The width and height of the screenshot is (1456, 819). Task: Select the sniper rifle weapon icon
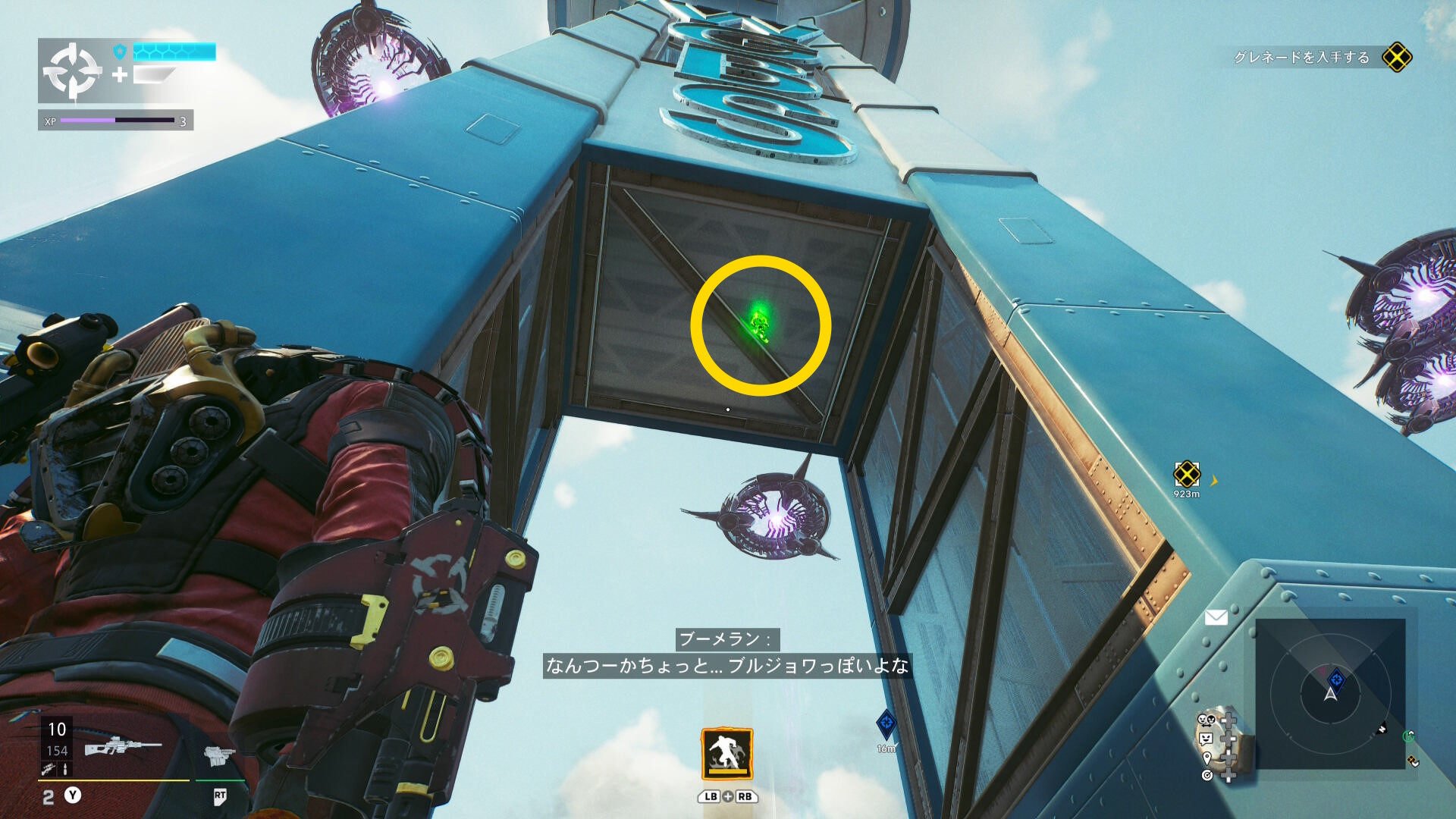pos(123,746)
